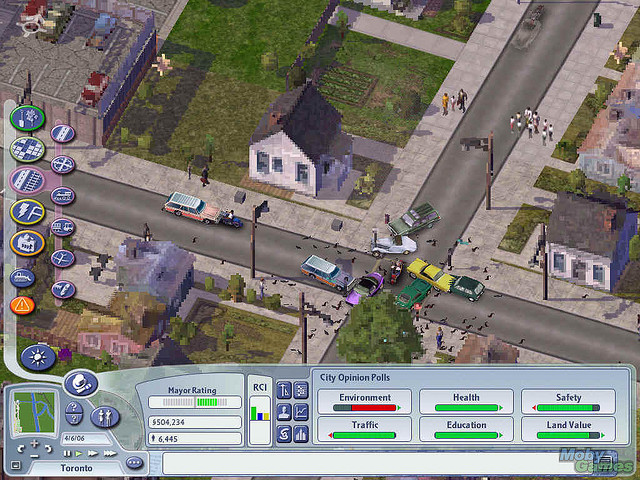
Task: Choose the bulldozer demolish tool
Action: [x=23, y=277]
